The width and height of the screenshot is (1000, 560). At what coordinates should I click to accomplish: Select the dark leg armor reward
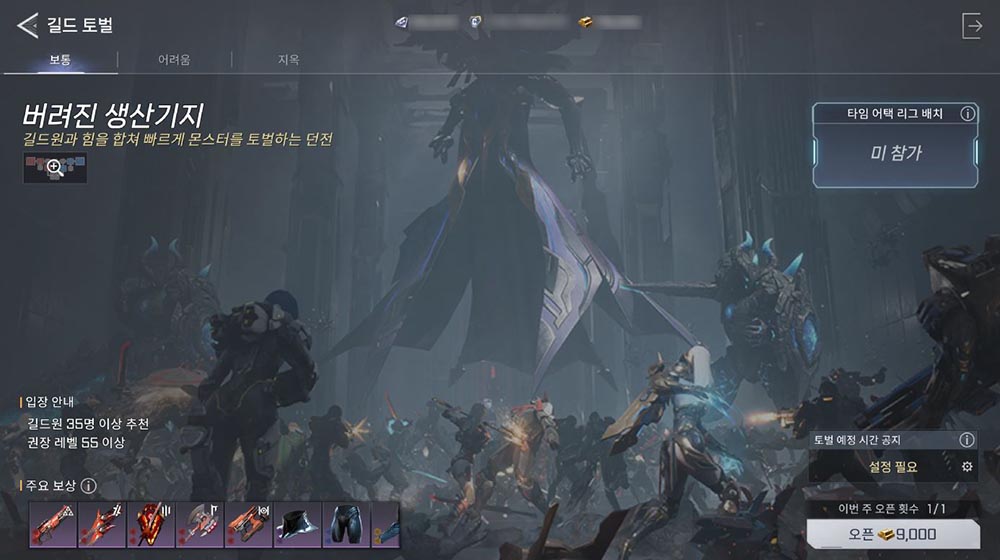click(344, 523)
